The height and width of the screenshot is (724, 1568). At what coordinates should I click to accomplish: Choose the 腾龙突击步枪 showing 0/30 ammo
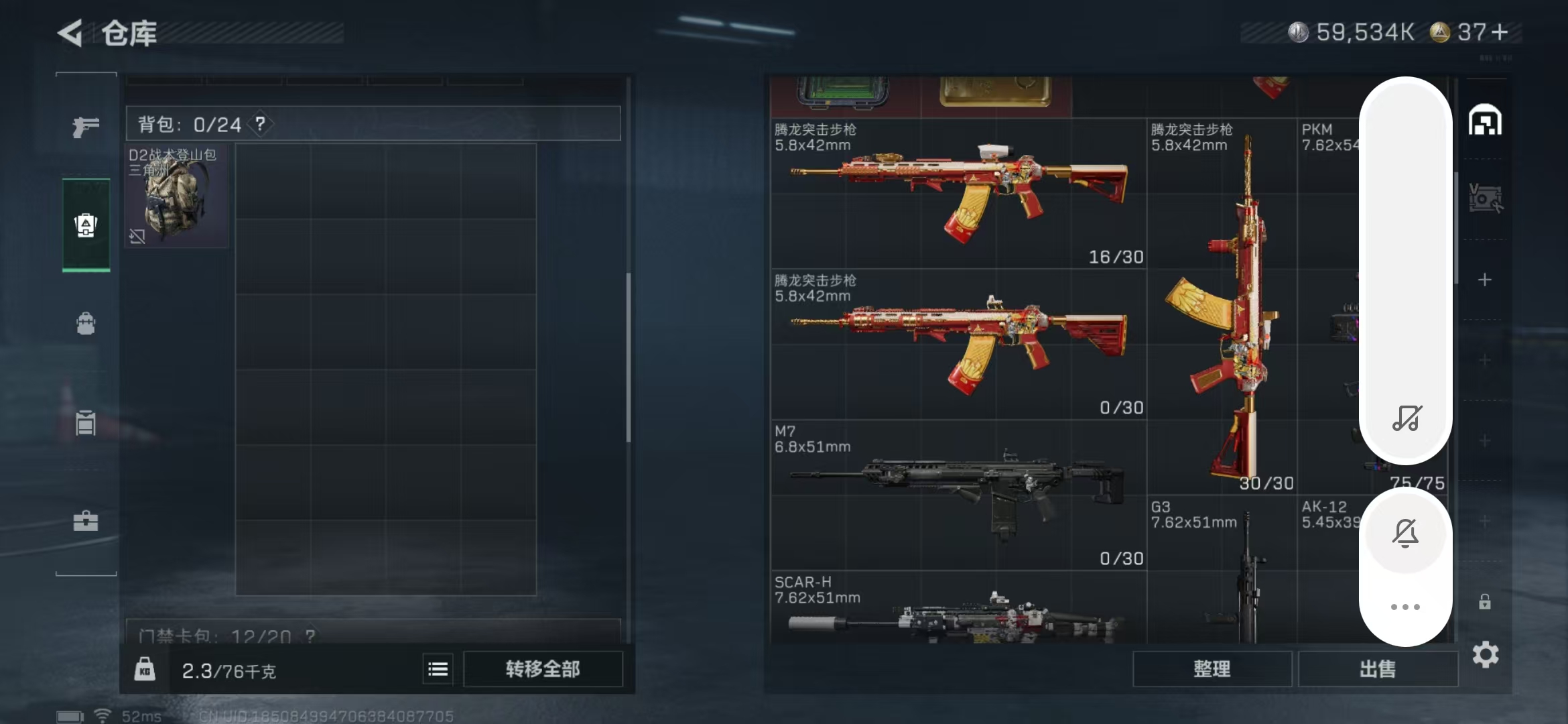click(958, 345)
